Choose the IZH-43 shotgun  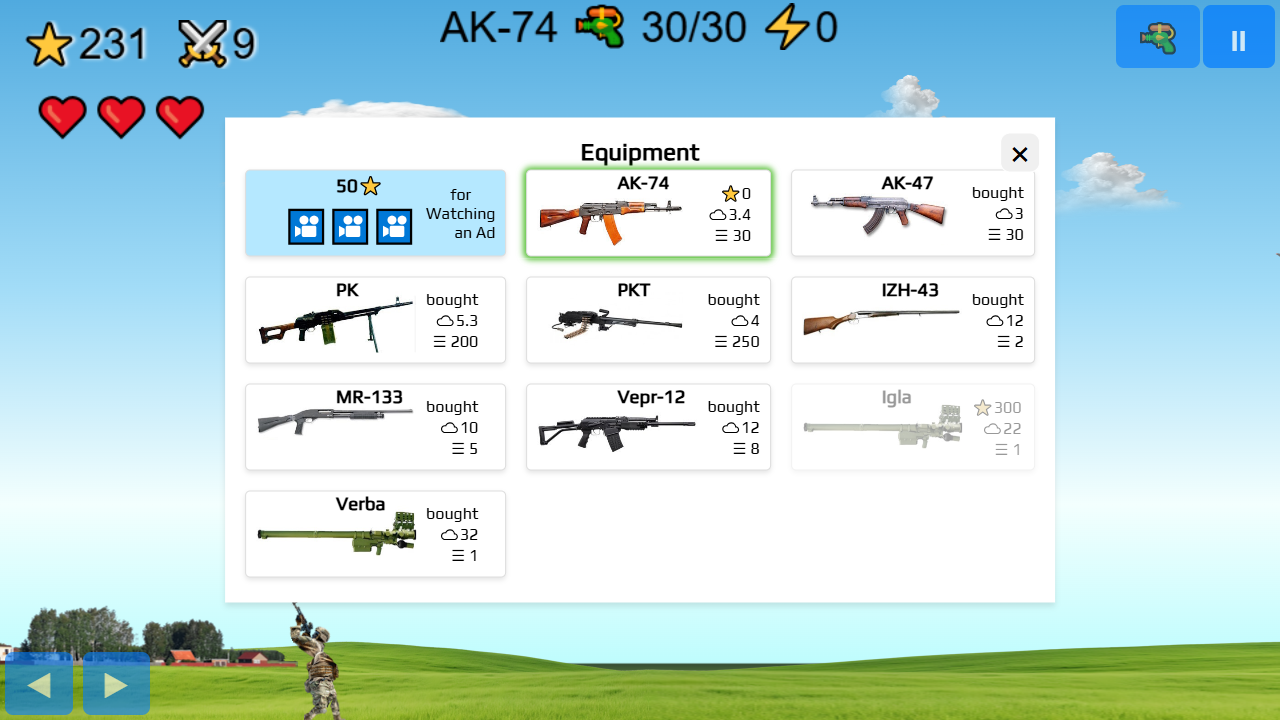coord(912,320)
